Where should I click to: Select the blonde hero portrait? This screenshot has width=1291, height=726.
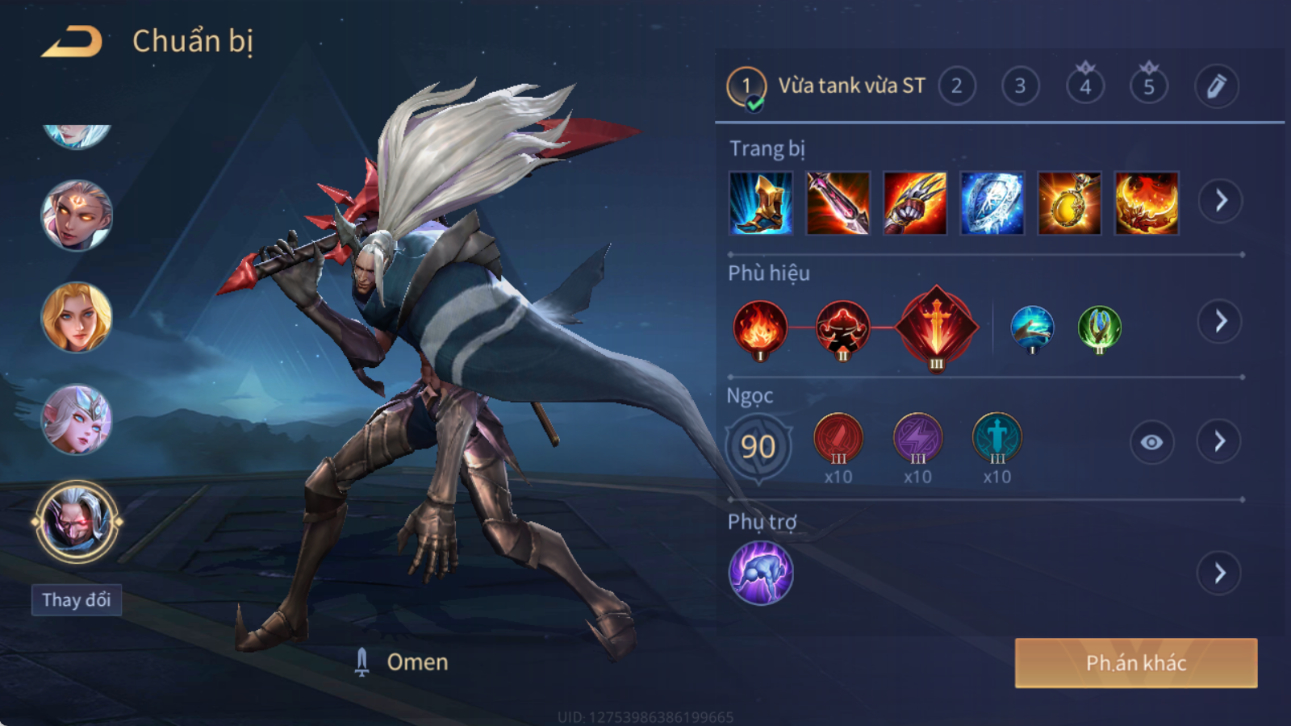pos(76,318)
